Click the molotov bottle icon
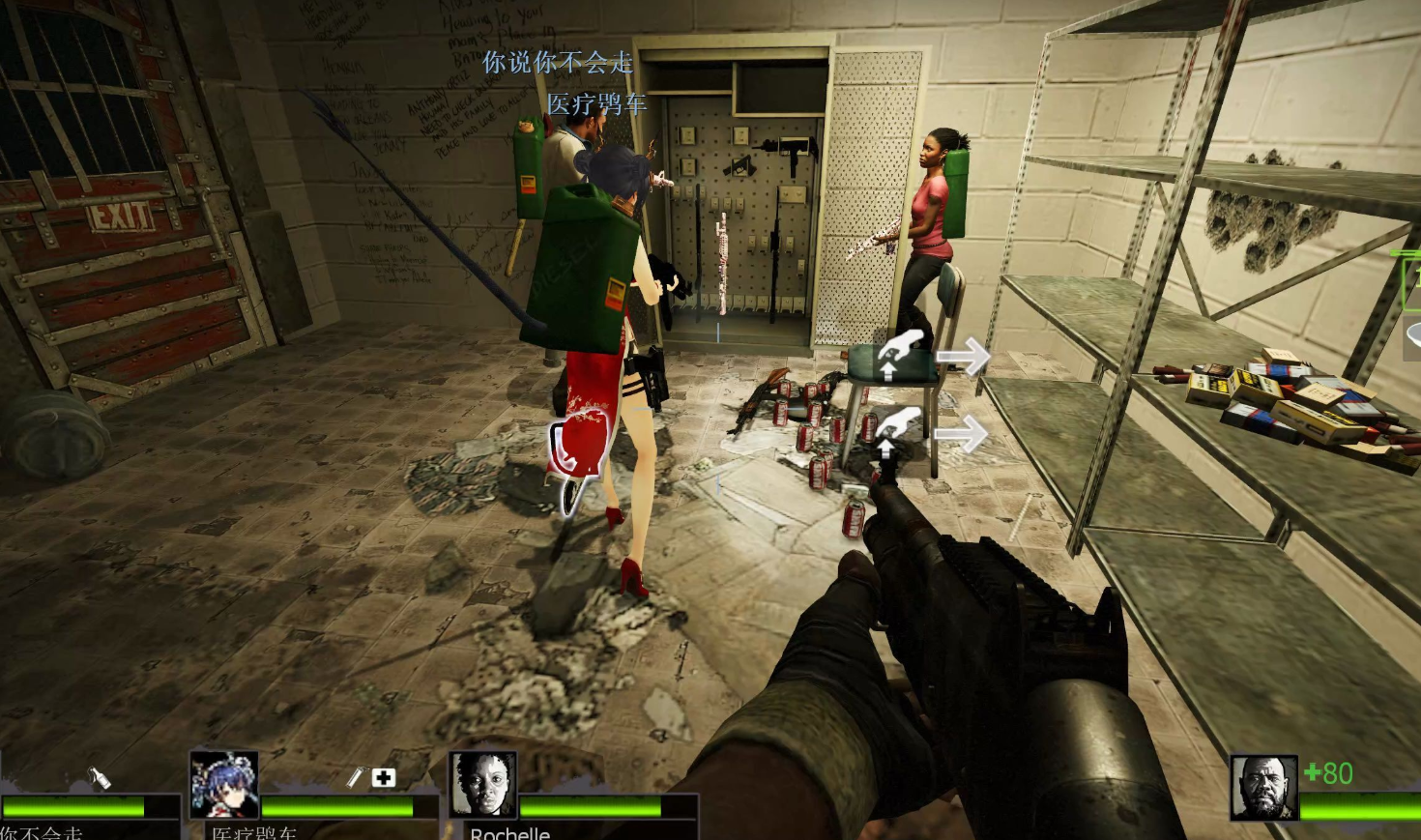This screenshot has width=1421, height=840. (100, 777)
